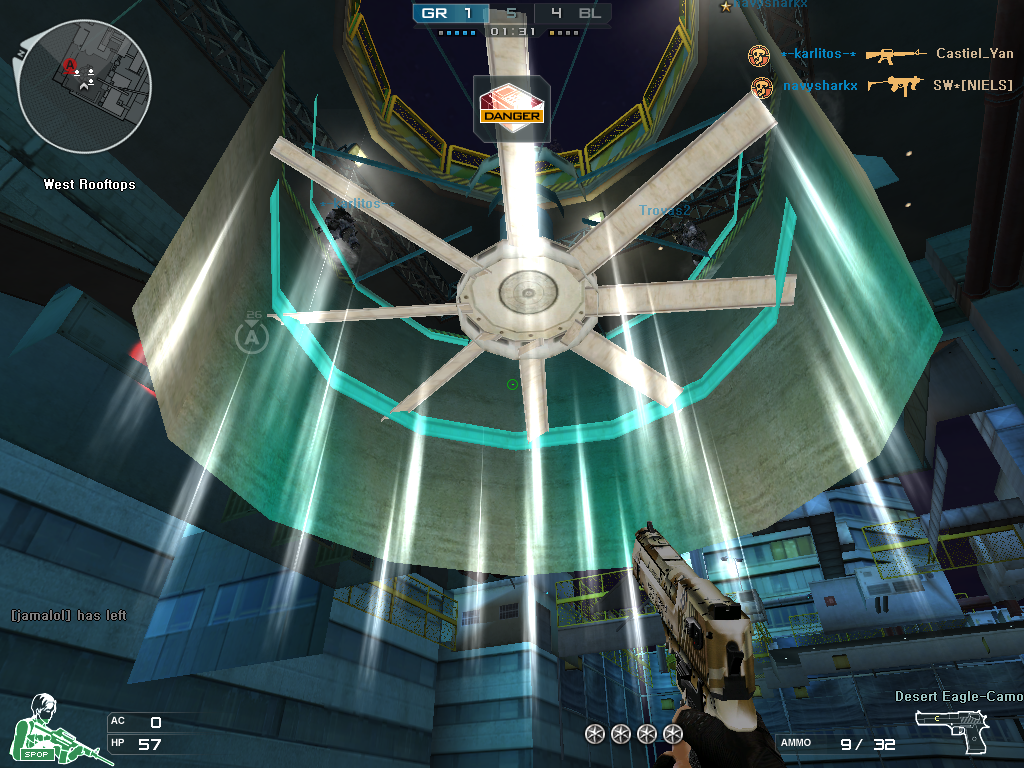The image size is (1024, 768).
Task: Click the red A marker on minimap
Action: coord(70,66)
